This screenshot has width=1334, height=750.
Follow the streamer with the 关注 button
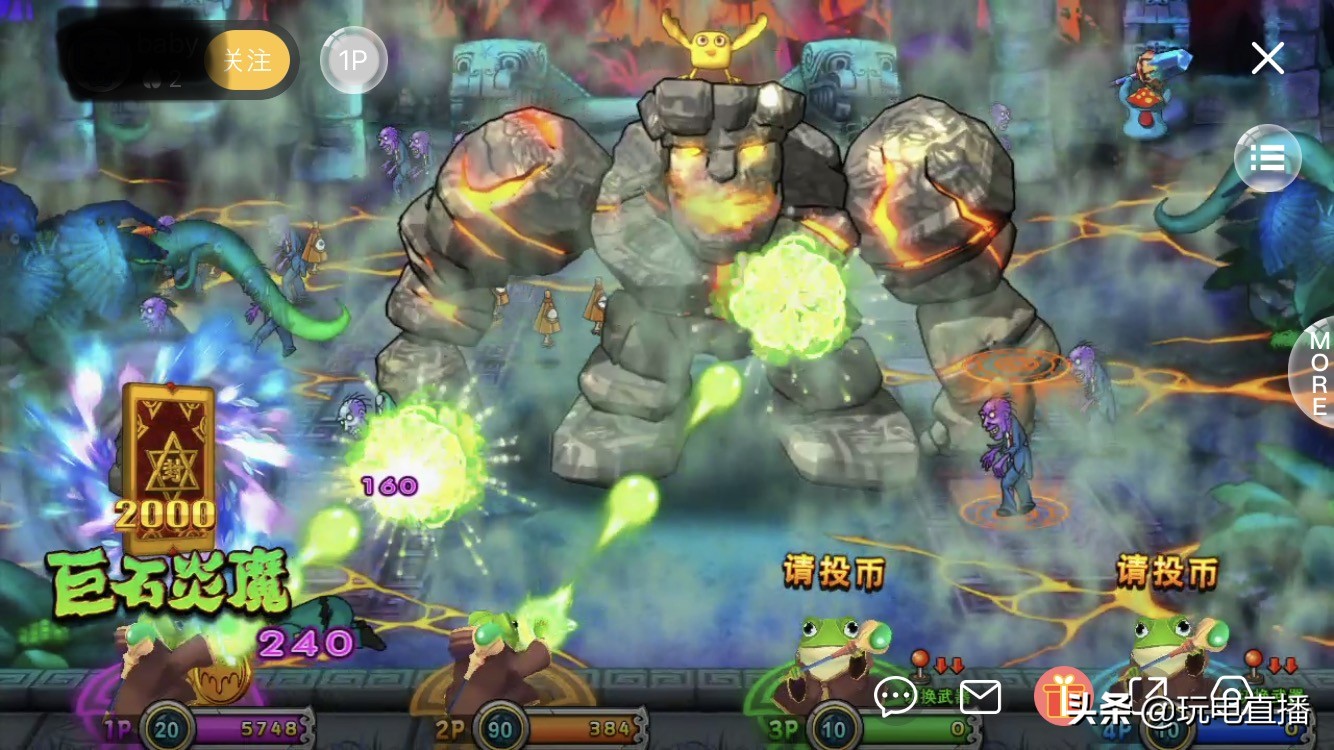click(247, 60)
